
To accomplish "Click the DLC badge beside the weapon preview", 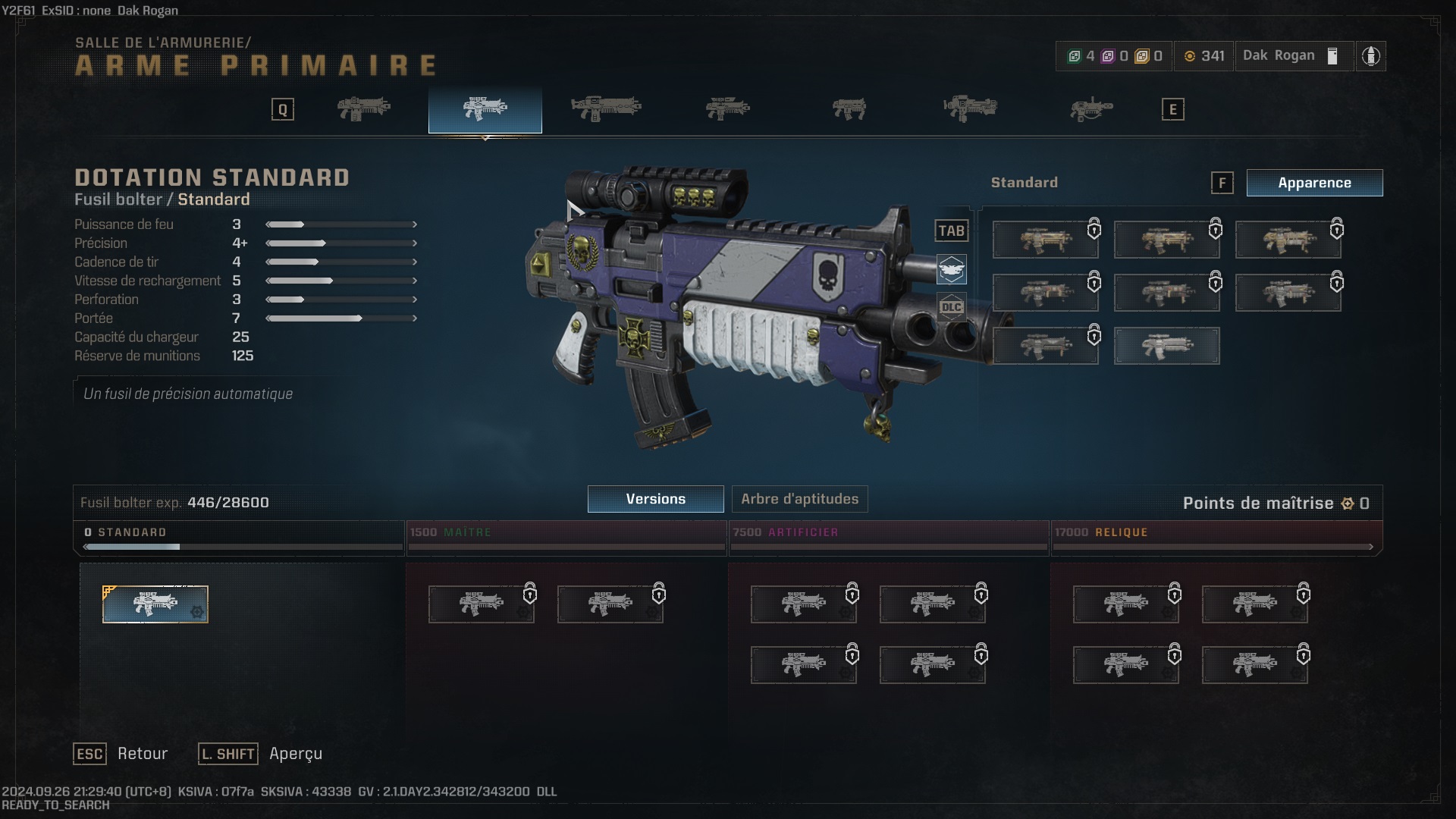I will tap(952, 307).
